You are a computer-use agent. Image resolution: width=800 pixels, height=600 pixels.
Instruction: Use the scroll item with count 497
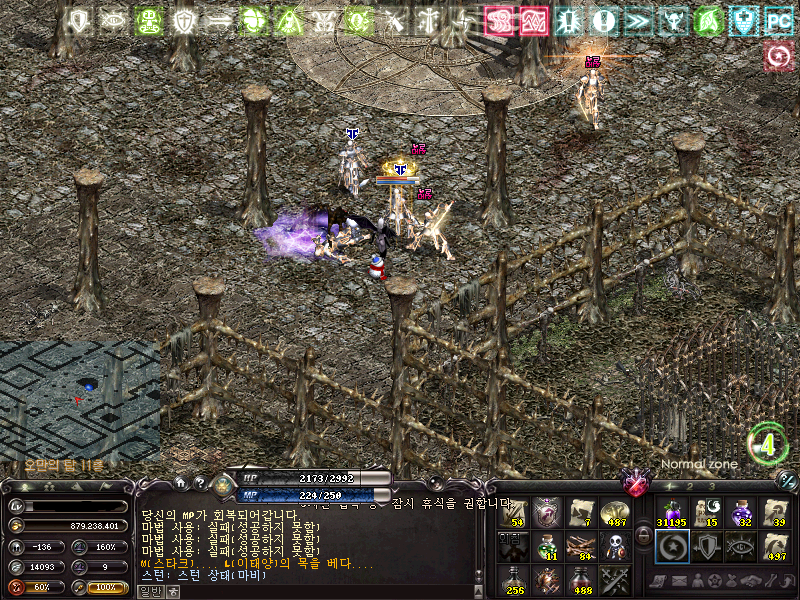coord(775,546)
